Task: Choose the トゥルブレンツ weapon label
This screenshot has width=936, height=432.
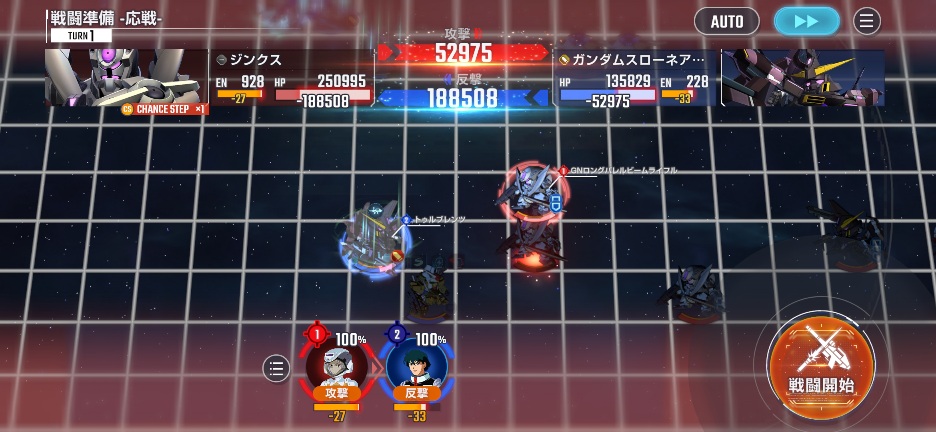Action: (x=438, y=219)
